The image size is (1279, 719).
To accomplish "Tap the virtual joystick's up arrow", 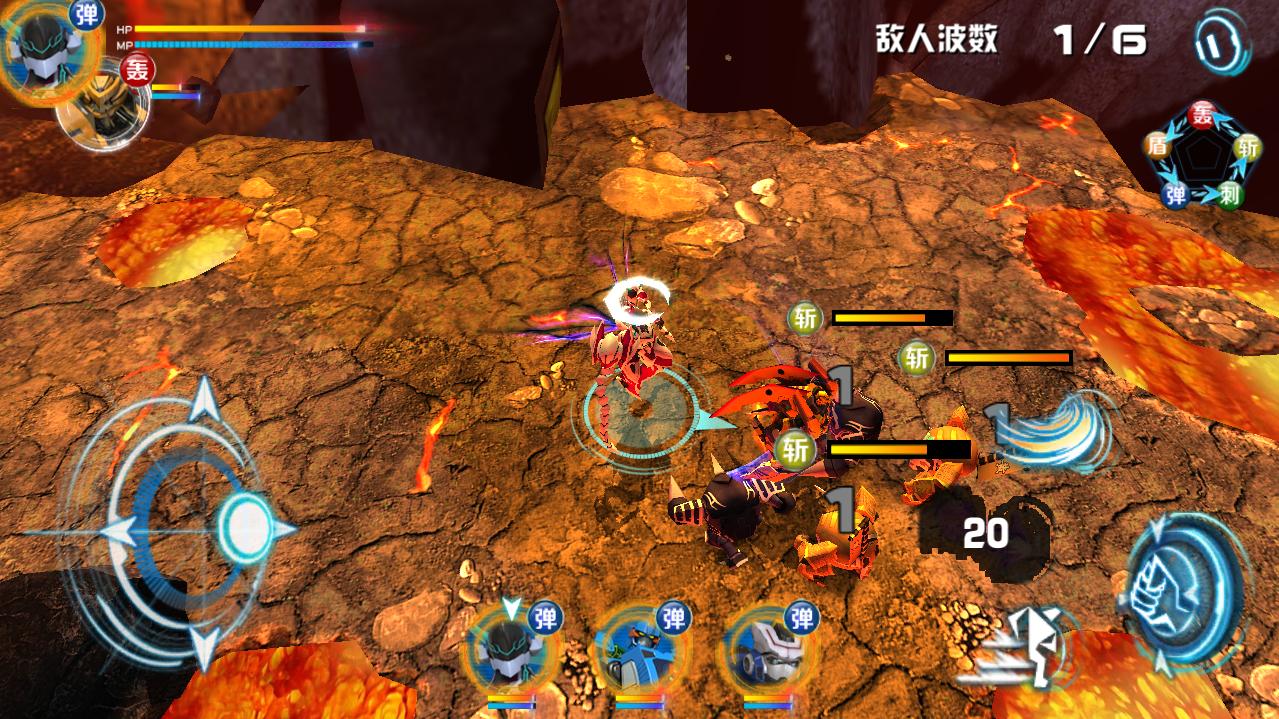I will [205, 398].
